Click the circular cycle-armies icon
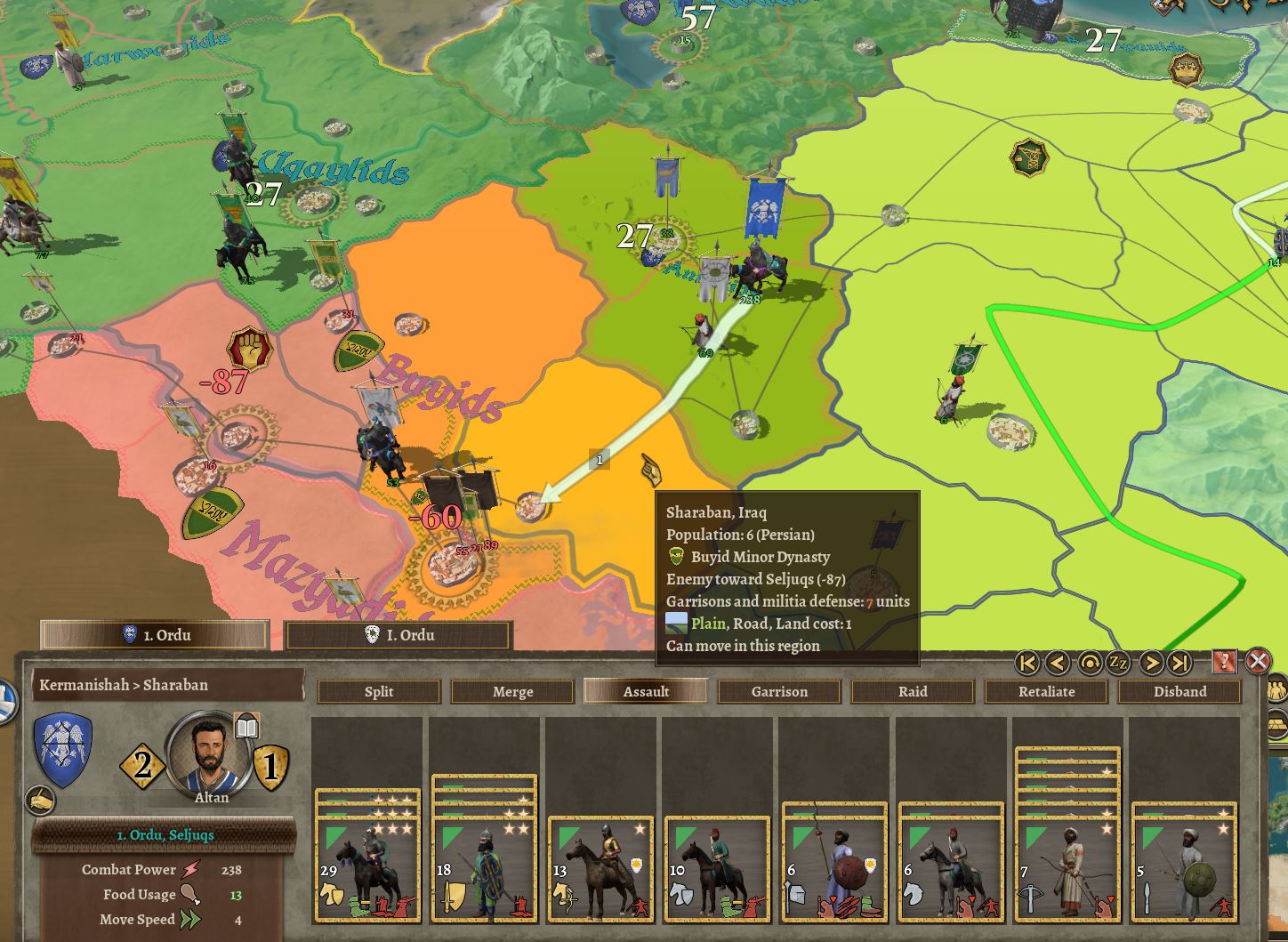This screenshot has height=942, width=1288. [x=1091, y=662]
